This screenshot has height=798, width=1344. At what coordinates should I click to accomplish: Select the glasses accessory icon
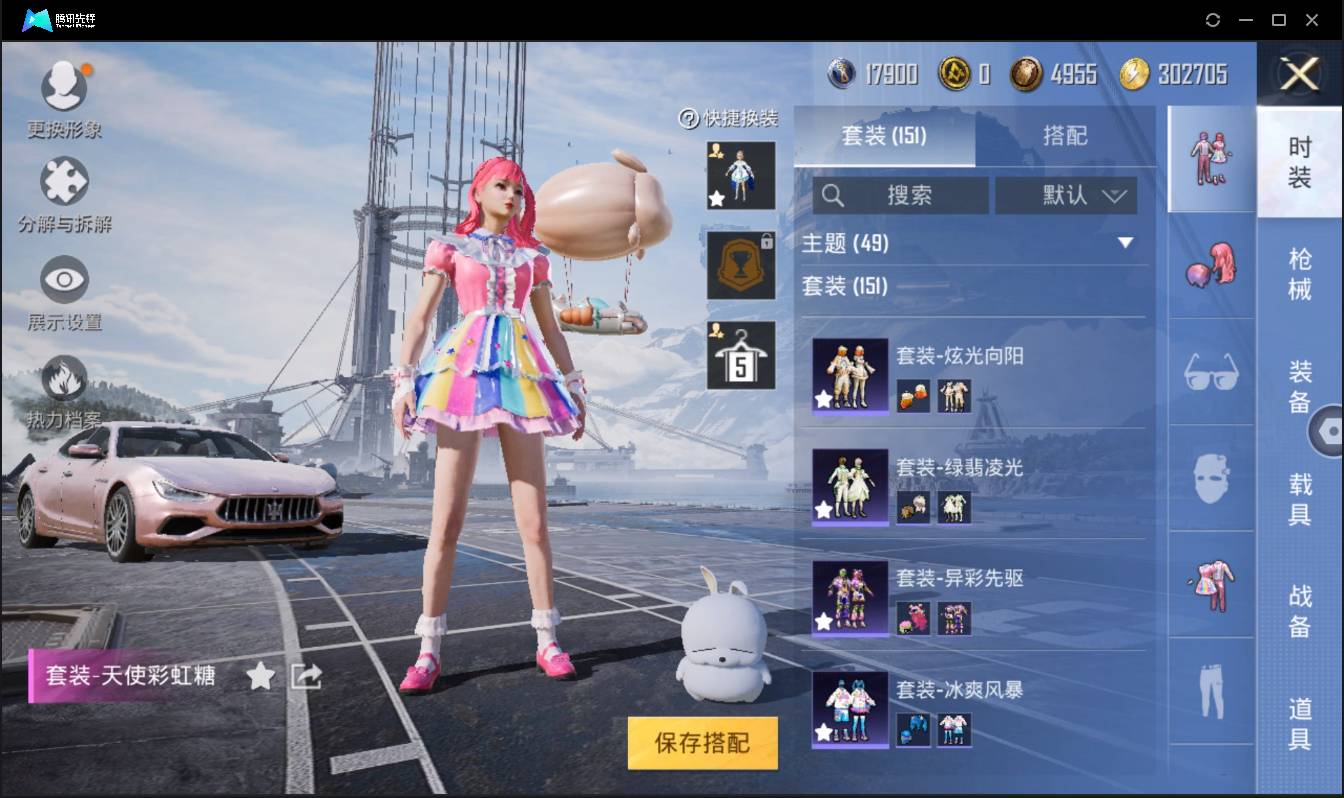(1211, 373)
